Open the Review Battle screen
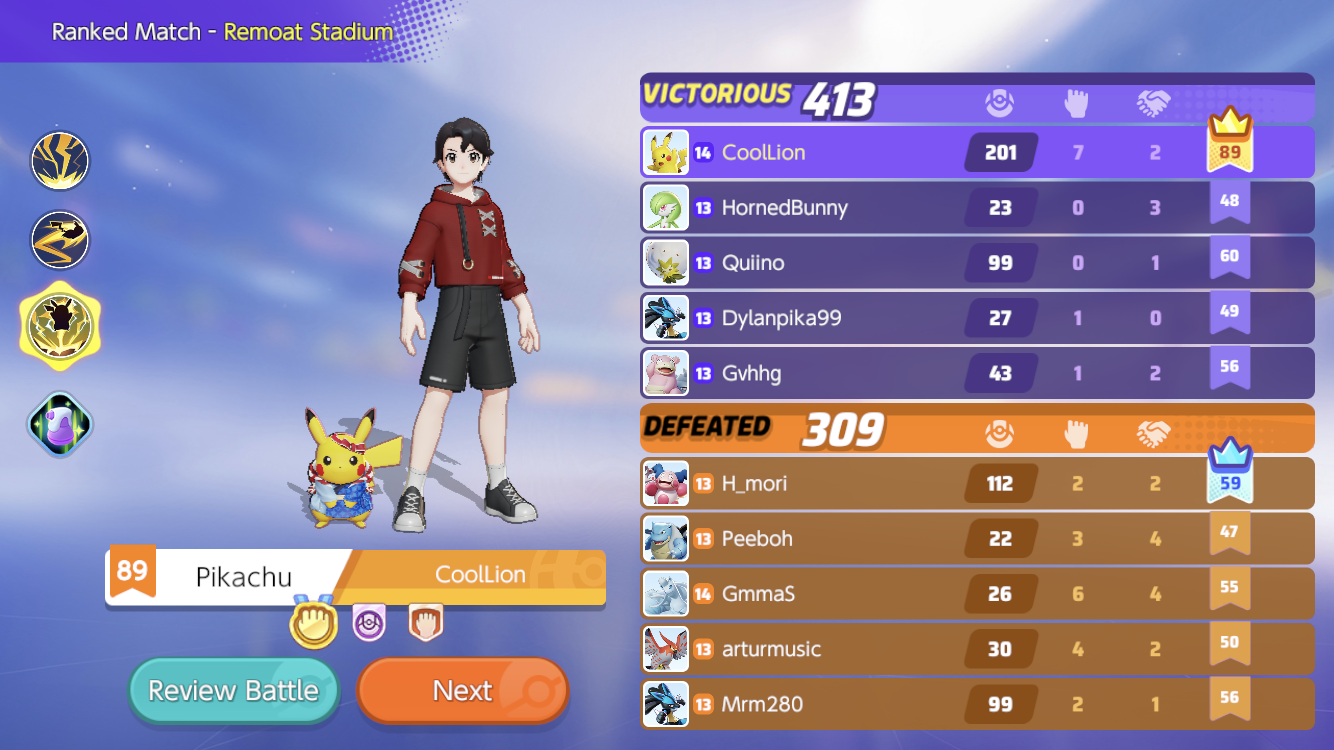The width and height of the screenshot is (1334, 750). [x=233, y=690]
